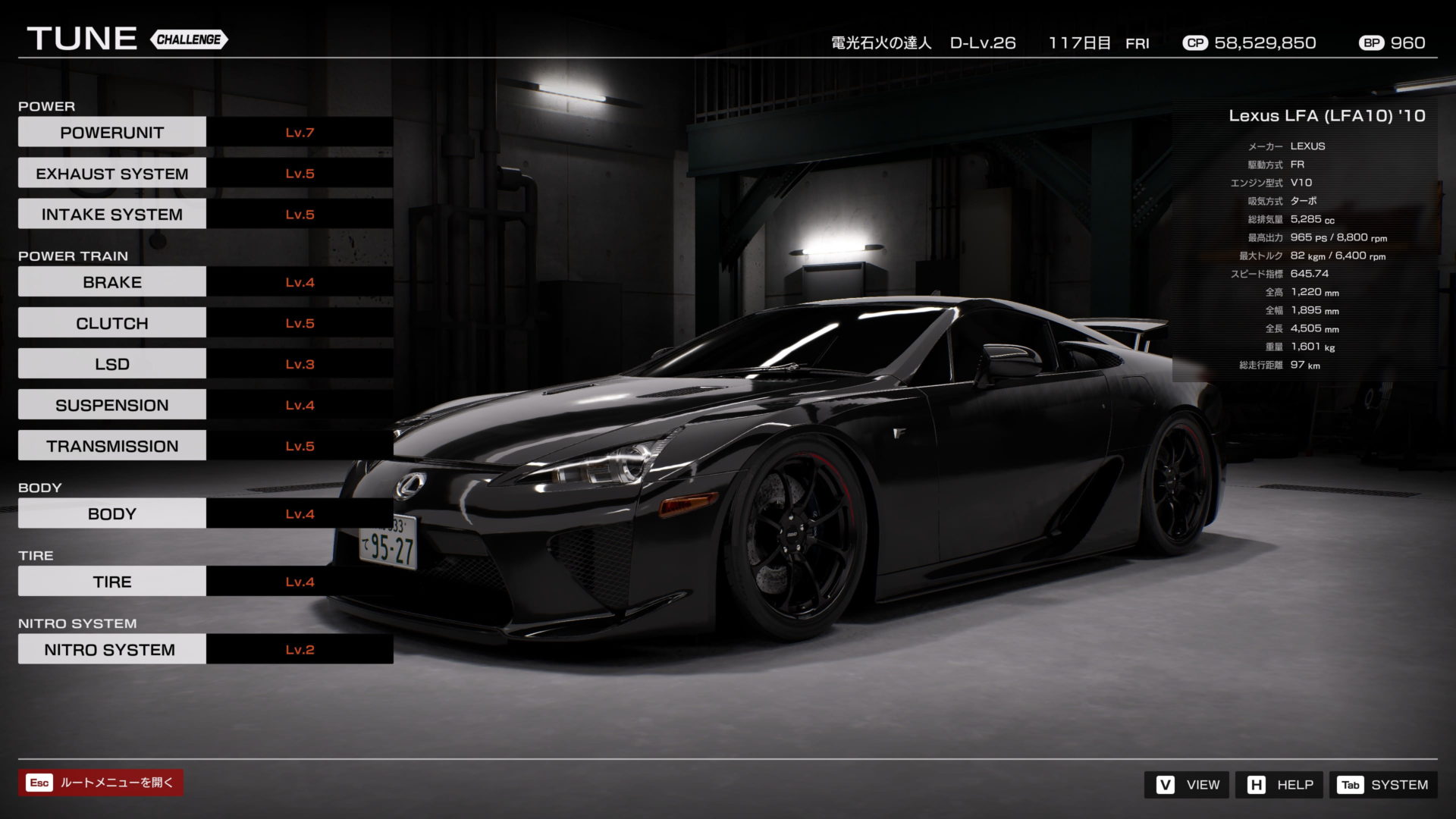The width and height of the screenshot is (1456, 819).
Task: Select the POWERUNIT tuning entry
Action: click(x=112, y=132)
